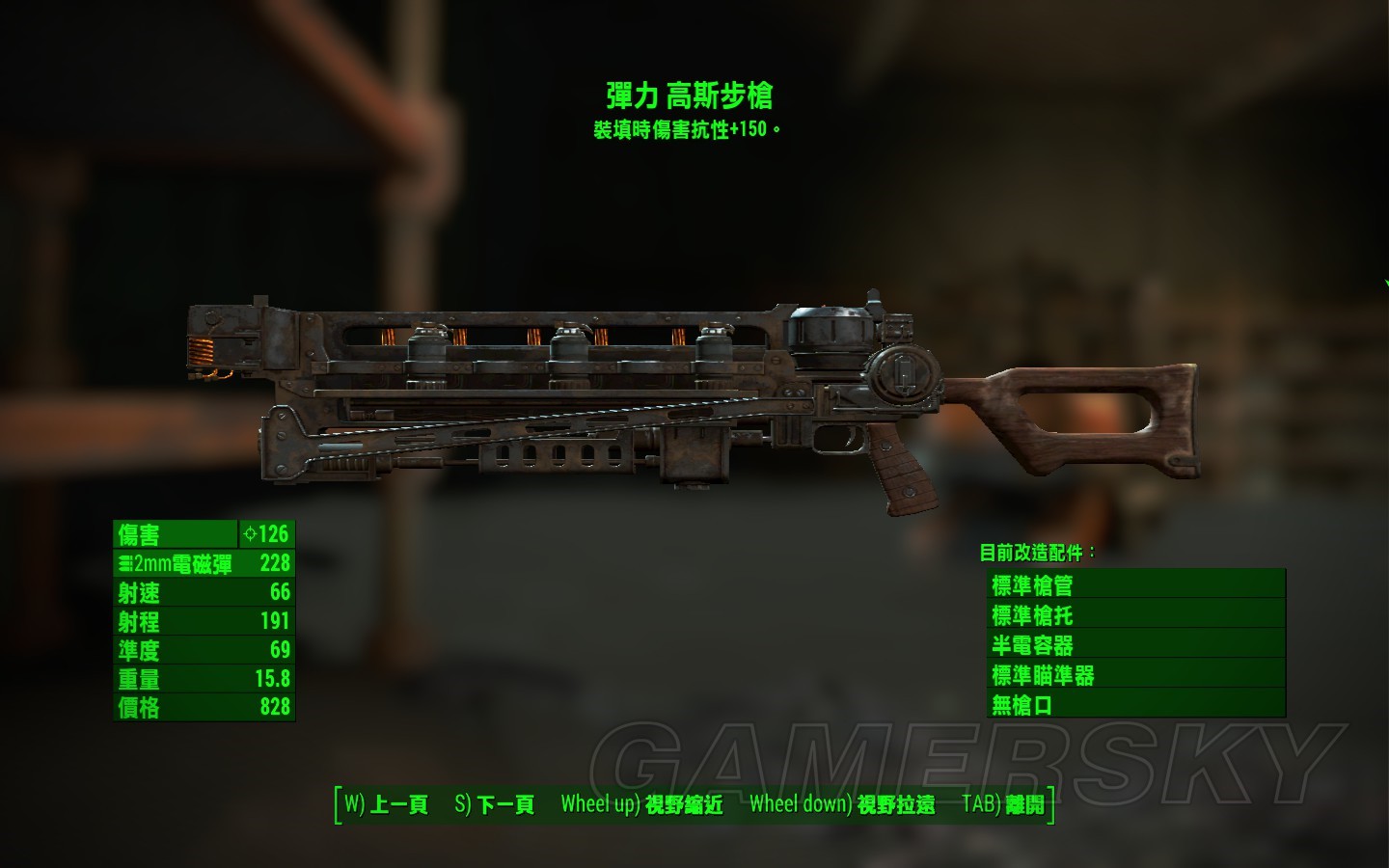Go to the next page (下一頁)
Image resolution: width=1389 pixels, height=868 pixels.
(494, 804)
